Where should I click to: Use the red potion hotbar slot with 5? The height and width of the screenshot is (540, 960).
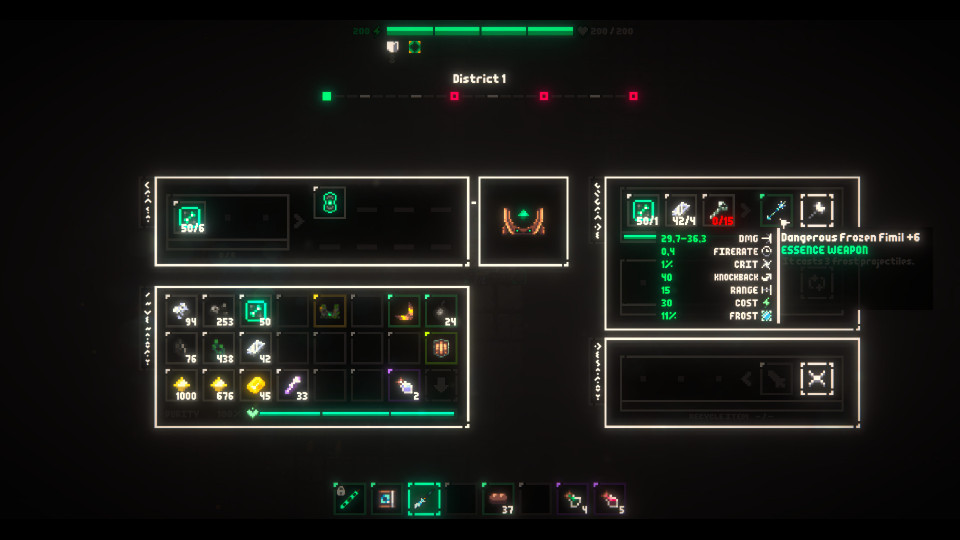point(609,498)
